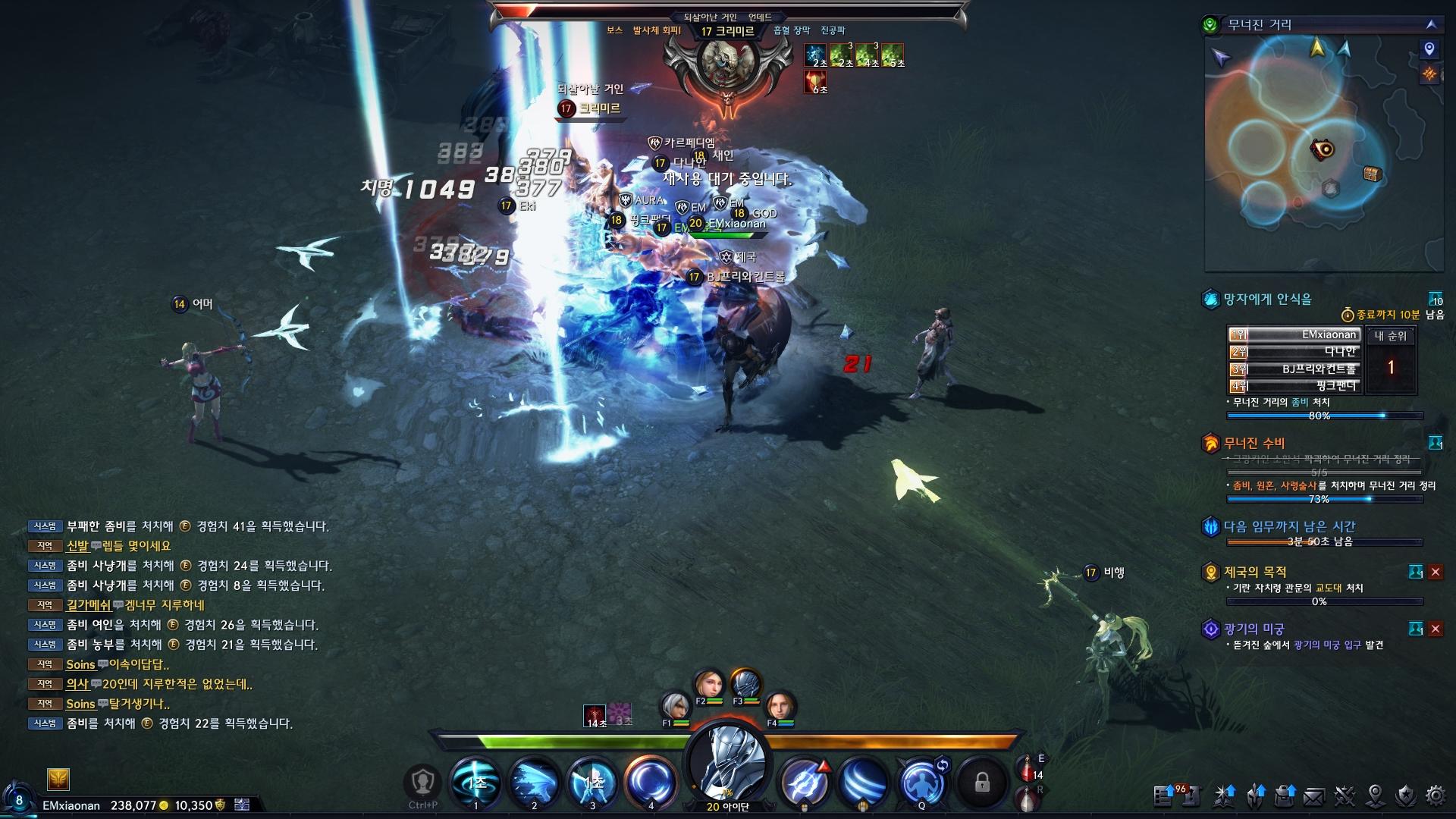Activate the Q stance-swap skill

click(x=921, y=782)
